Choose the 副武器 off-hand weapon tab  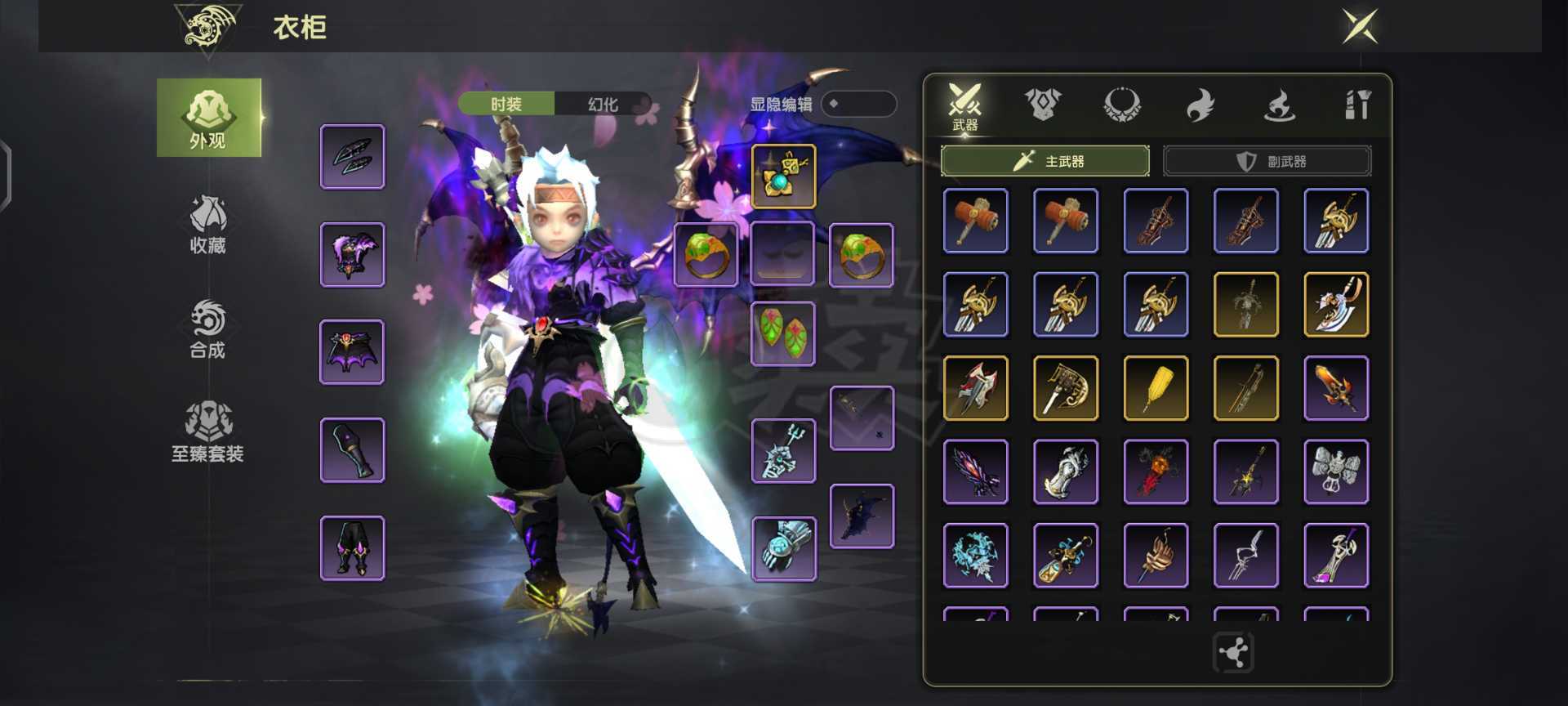click(x=1267, y=161)
